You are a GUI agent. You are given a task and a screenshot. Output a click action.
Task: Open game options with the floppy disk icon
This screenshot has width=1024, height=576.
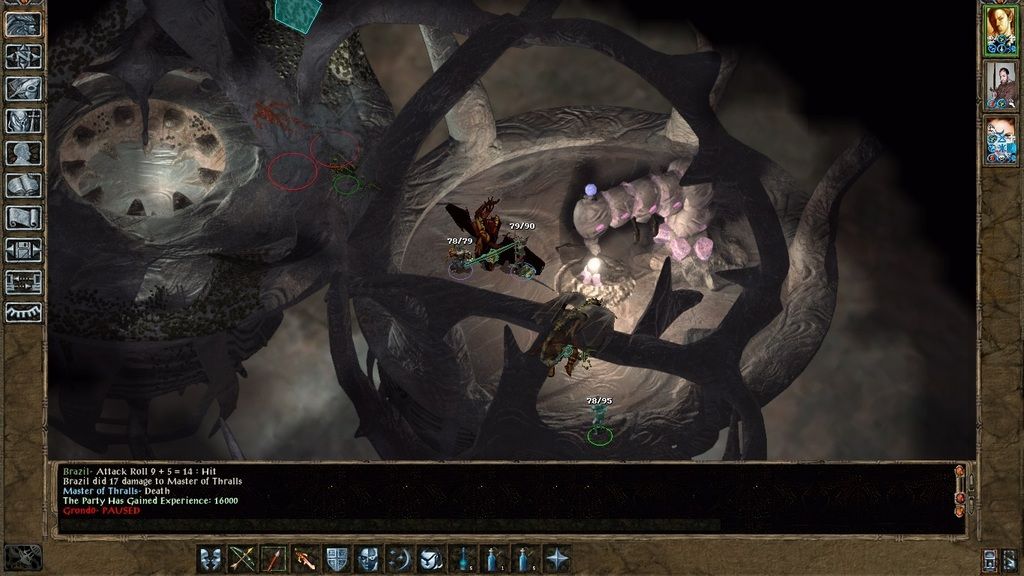pyautogui.click(x=23, y=250)
